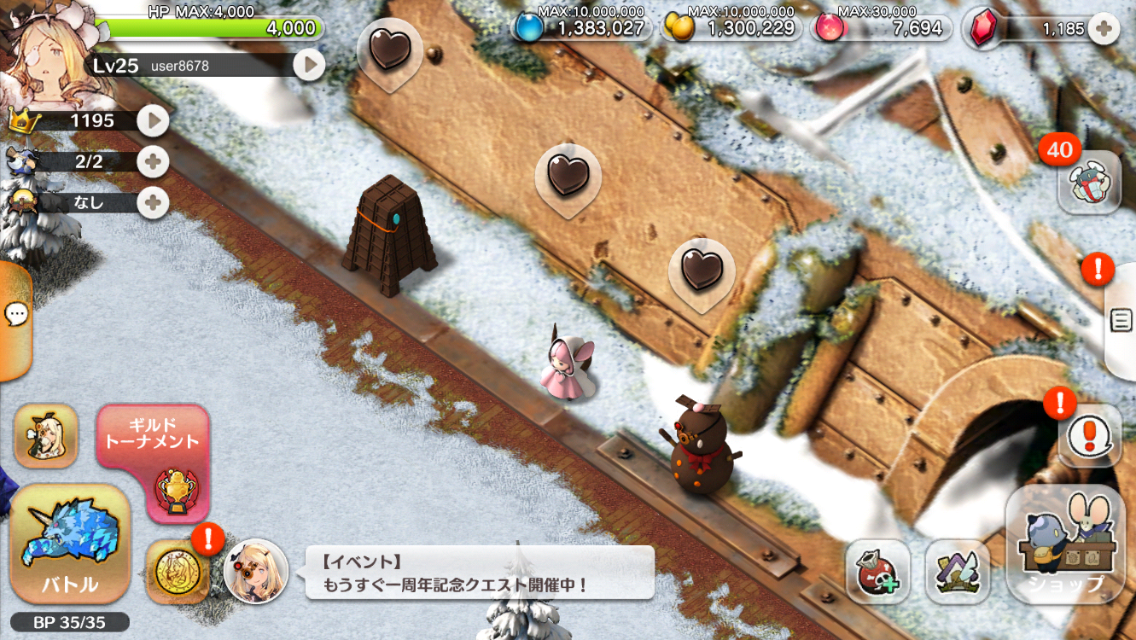This screenshot has width=1136, height=640.
Task: Open the gold medal icon with alert
Action: [178, 572]
